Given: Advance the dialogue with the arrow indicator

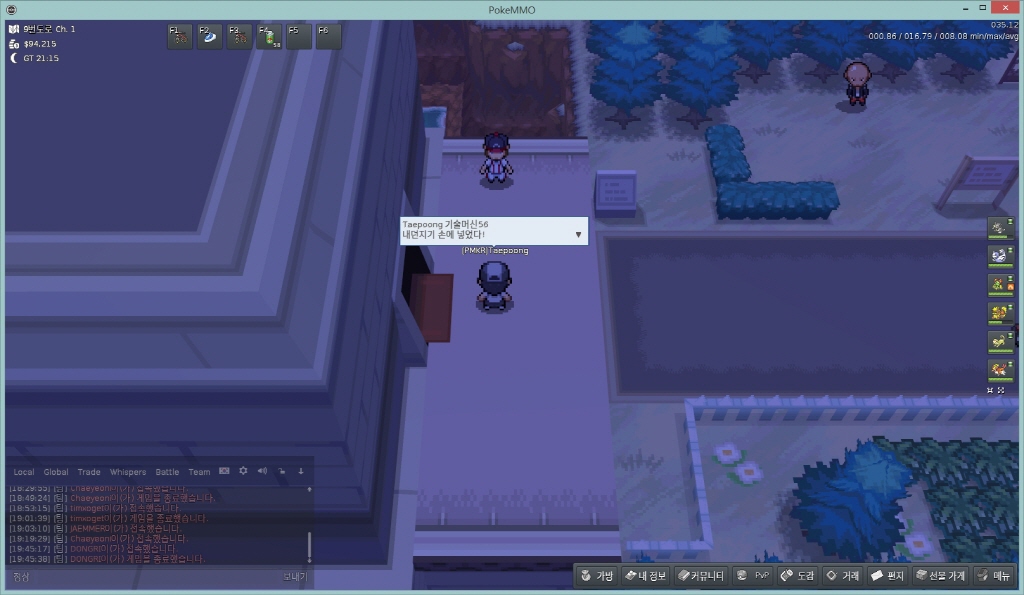Looking at the screenshot, I should click(x=578, y=235).
